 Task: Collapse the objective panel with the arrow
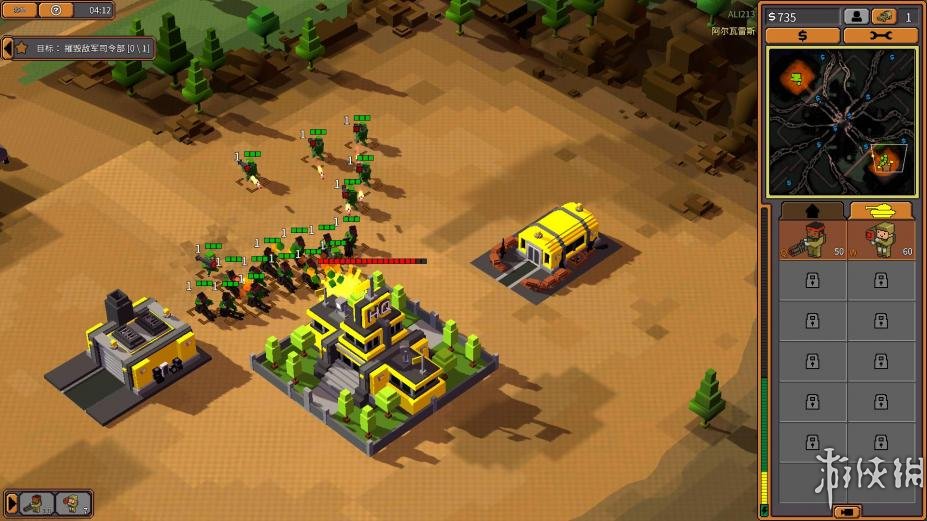7,47
